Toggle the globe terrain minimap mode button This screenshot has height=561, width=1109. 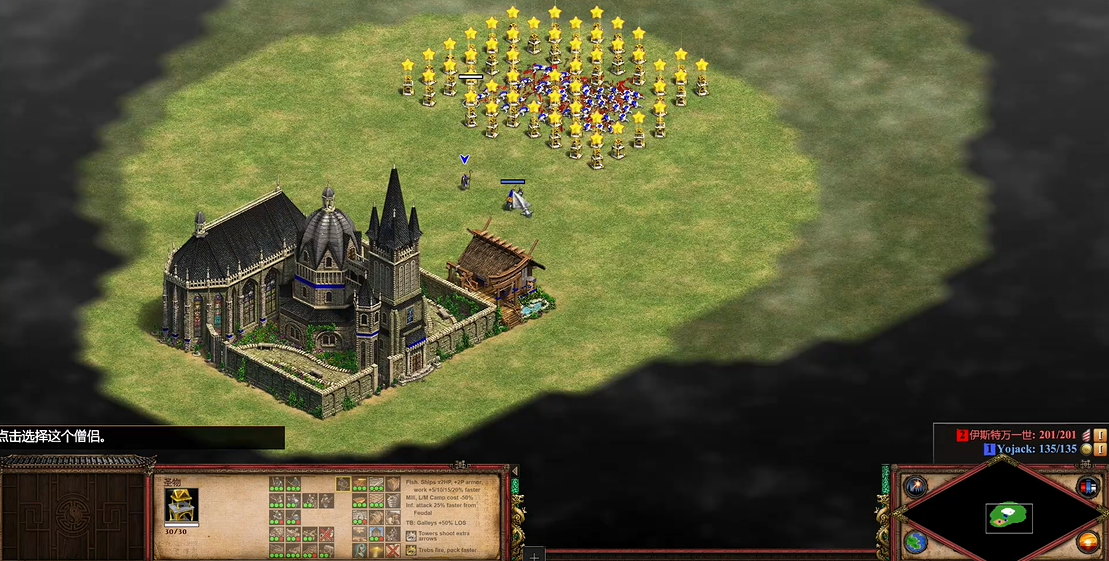914,542
